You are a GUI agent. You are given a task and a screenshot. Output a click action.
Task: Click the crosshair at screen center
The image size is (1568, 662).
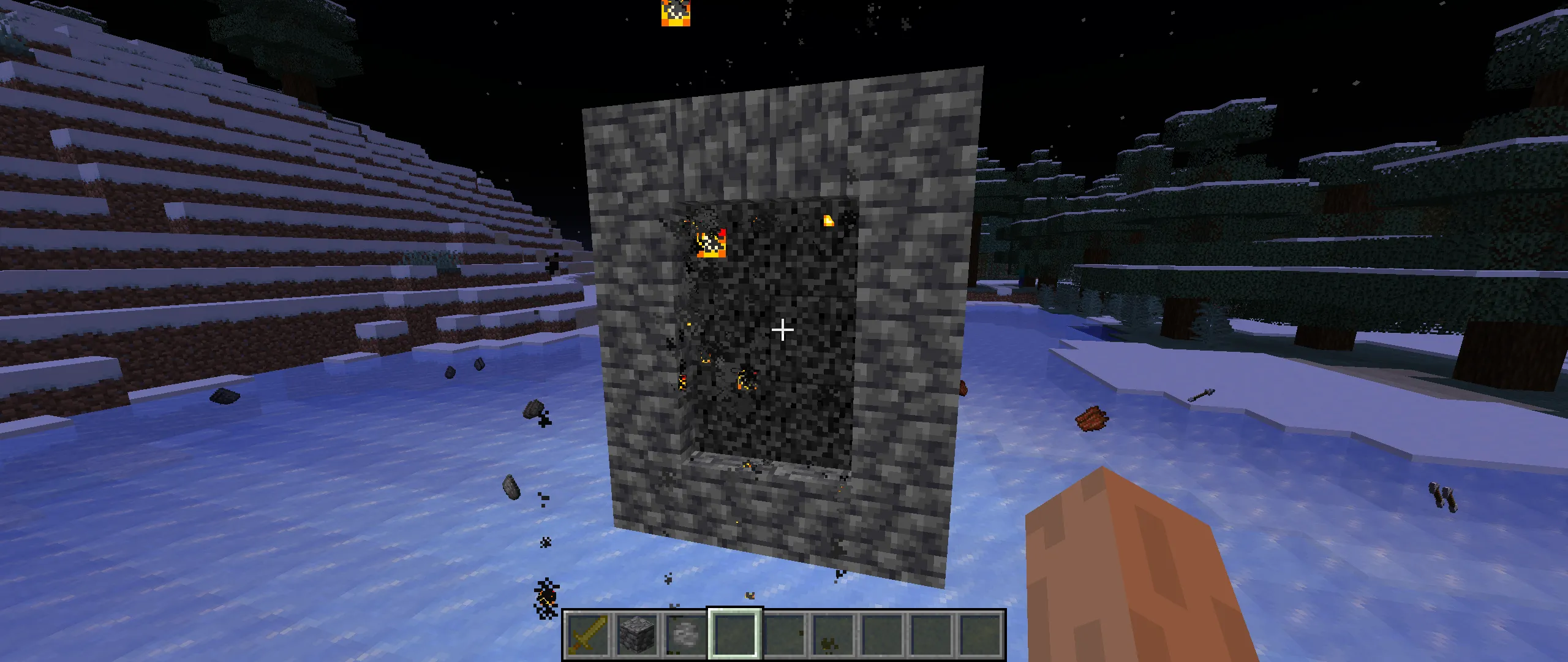point(782,330)
